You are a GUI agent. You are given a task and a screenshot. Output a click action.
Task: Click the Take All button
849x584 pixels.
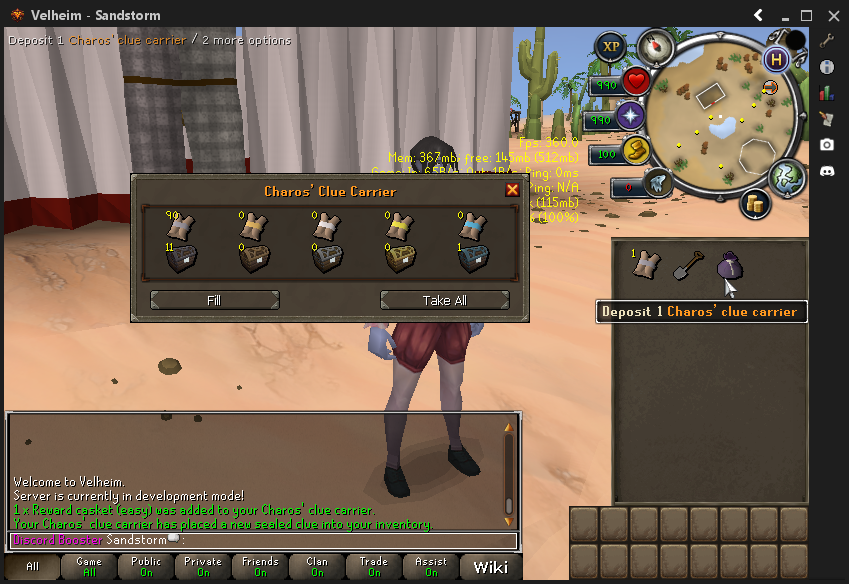pyautogui.click(x=444, y=300)
